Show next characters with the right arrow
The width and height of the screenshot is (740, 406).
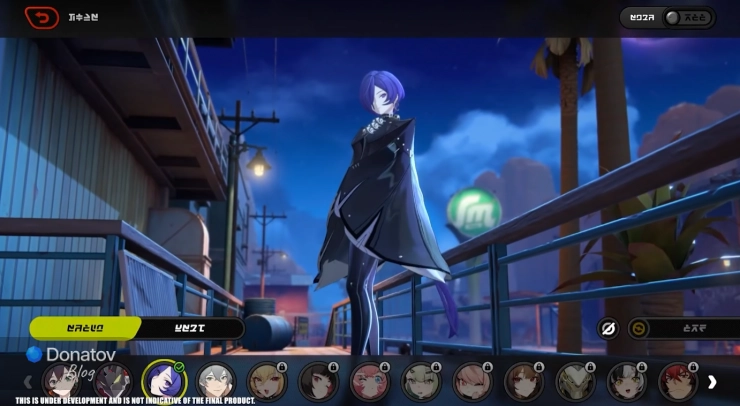712,381
